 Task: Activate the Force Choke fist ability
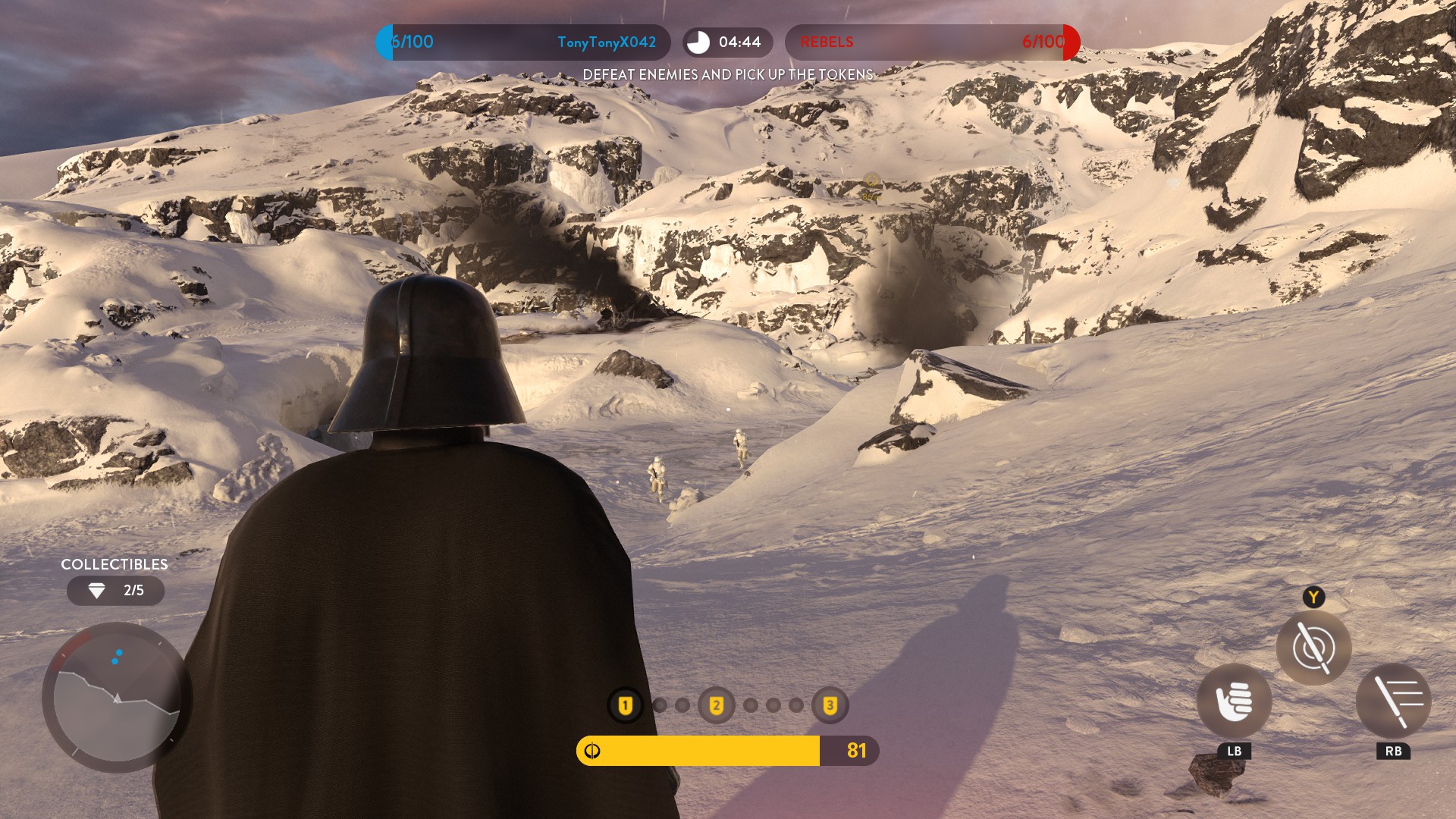[1234, 701]
